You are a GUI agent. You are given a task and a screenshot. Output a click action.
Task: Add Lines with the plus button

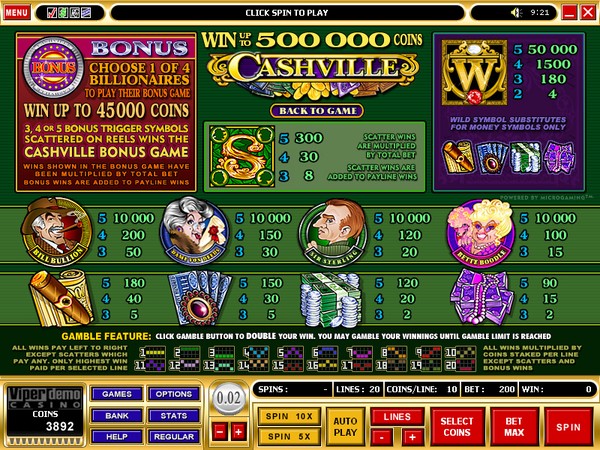click(410, 437)
